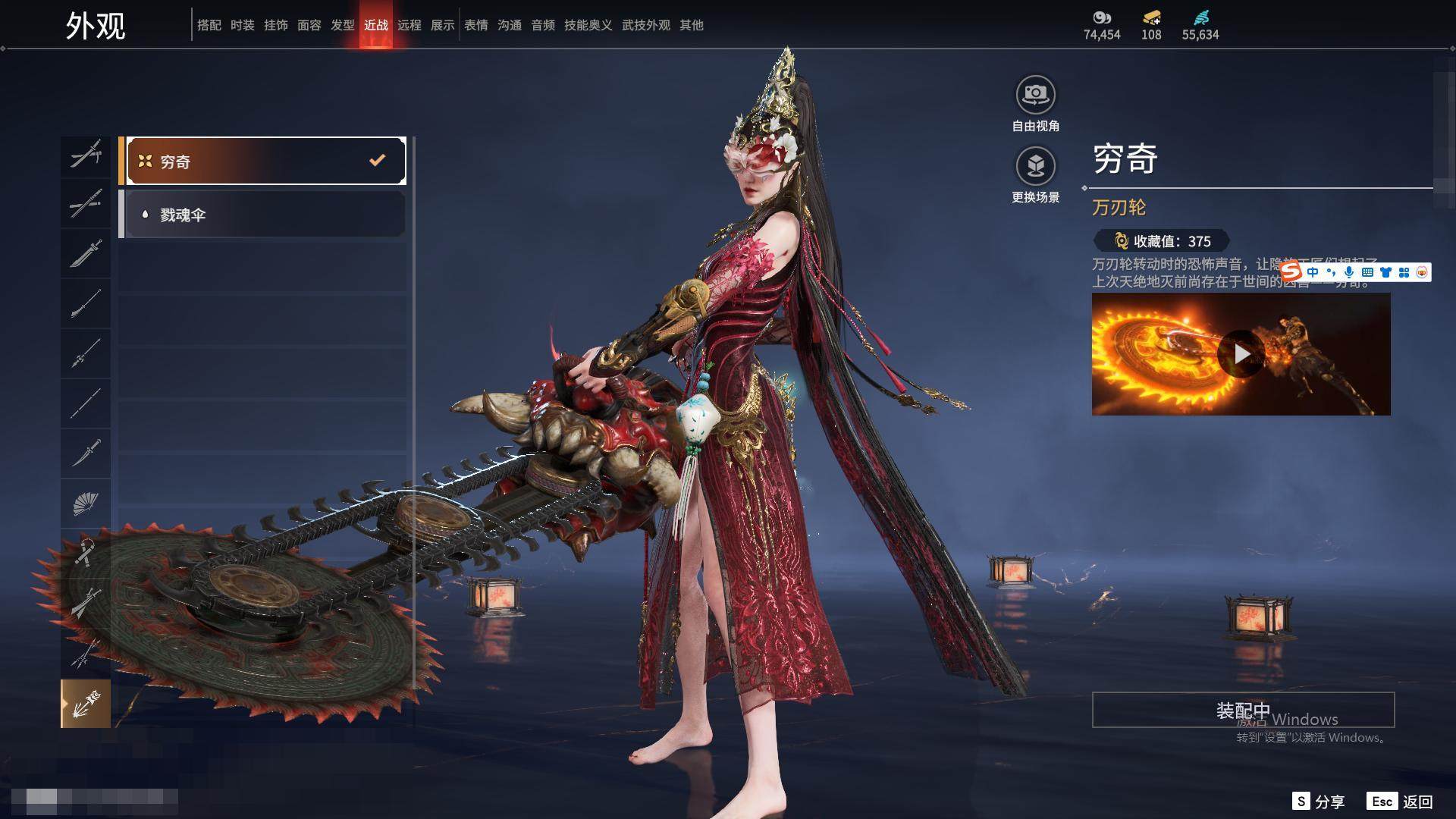Switch to the 搭配 tab
This screenshot has height=819, width=1456.
[209, 25]
